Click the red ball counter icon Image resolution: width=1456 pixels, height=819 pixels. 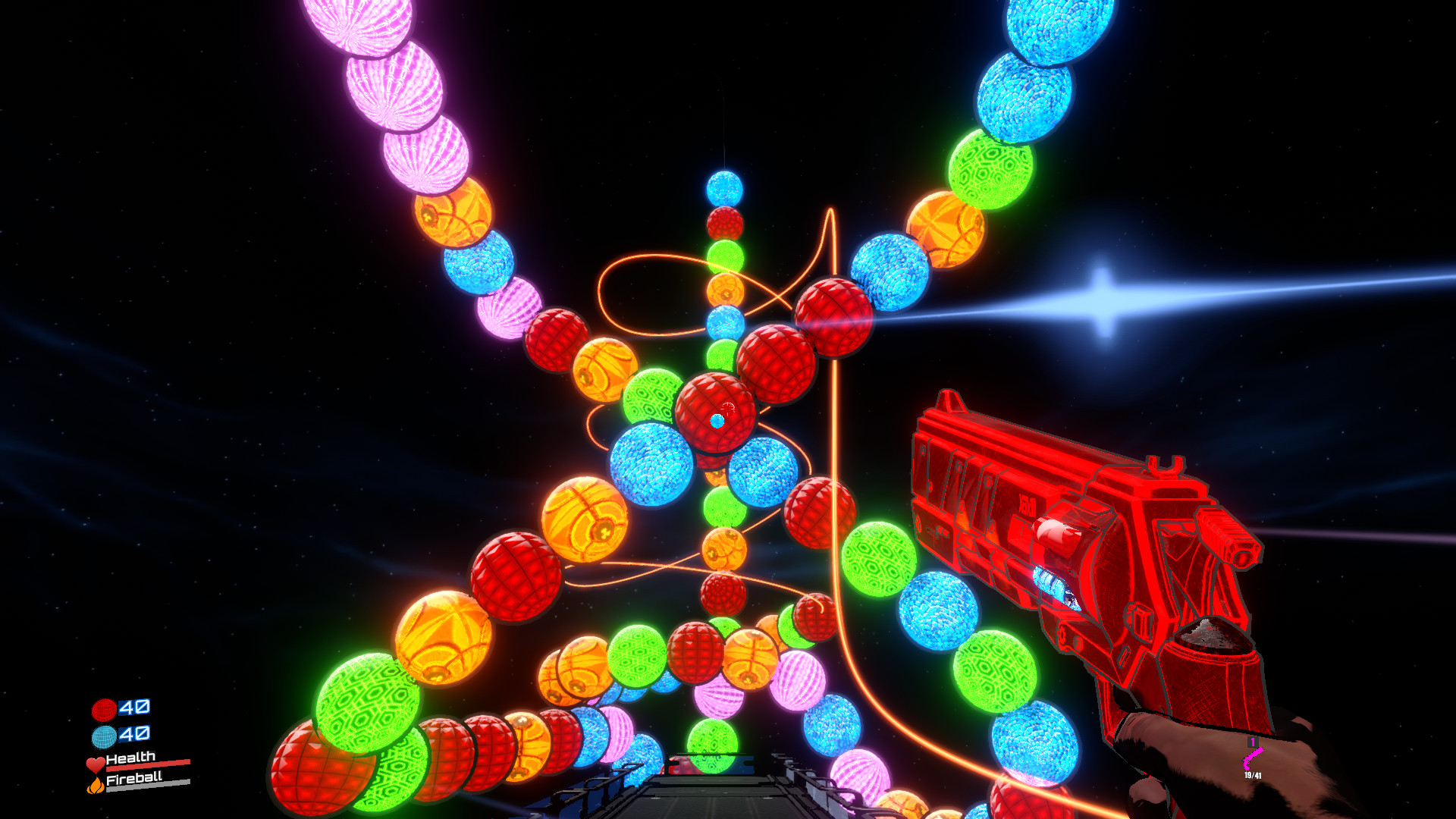pyautogui.click(x=104, y=711)
